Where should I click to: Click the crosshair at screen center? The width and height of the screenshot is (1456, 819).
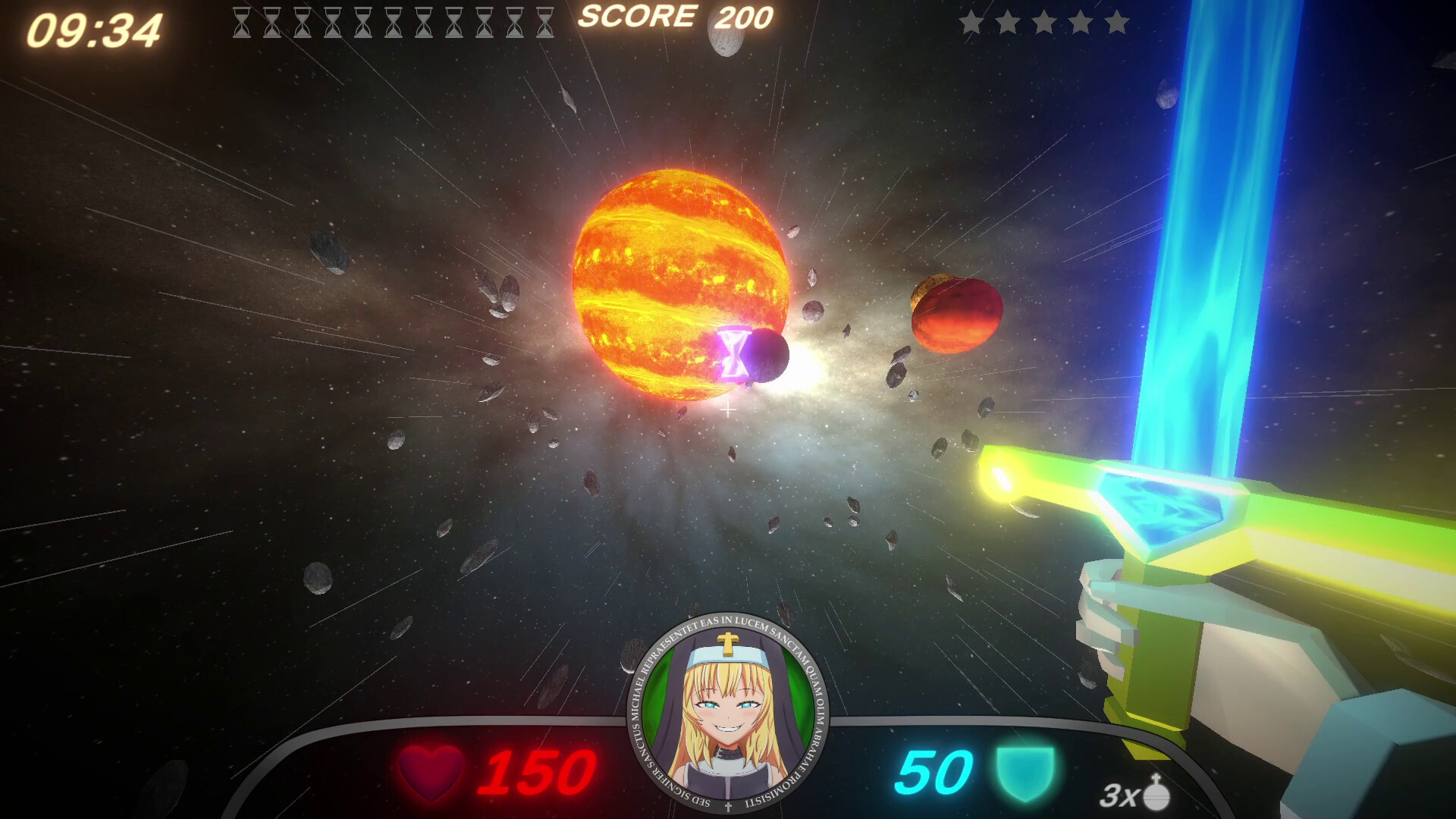728,409
